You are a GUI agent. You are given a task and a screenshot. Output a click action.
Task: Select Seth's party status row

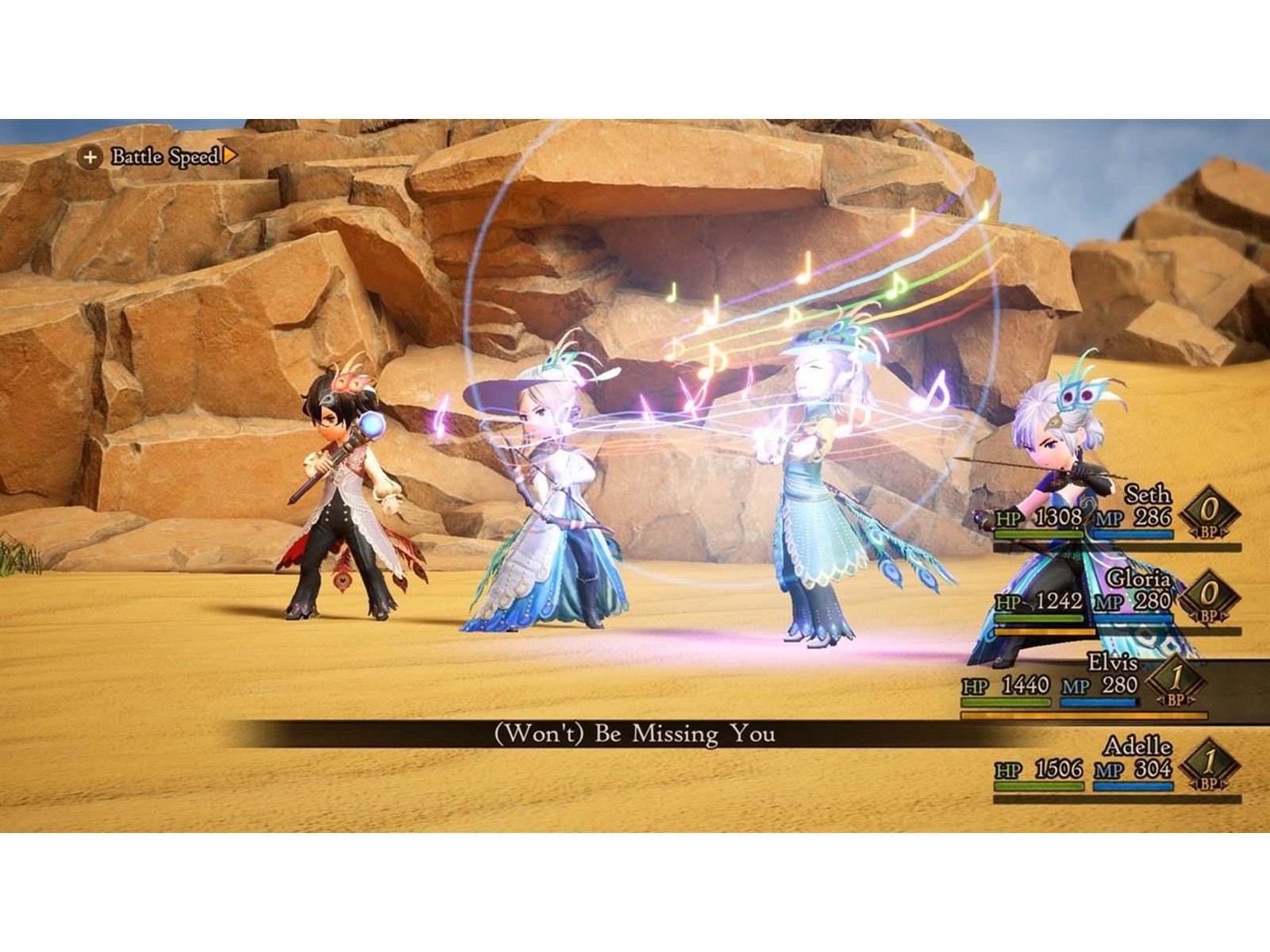pos(1116,517)
